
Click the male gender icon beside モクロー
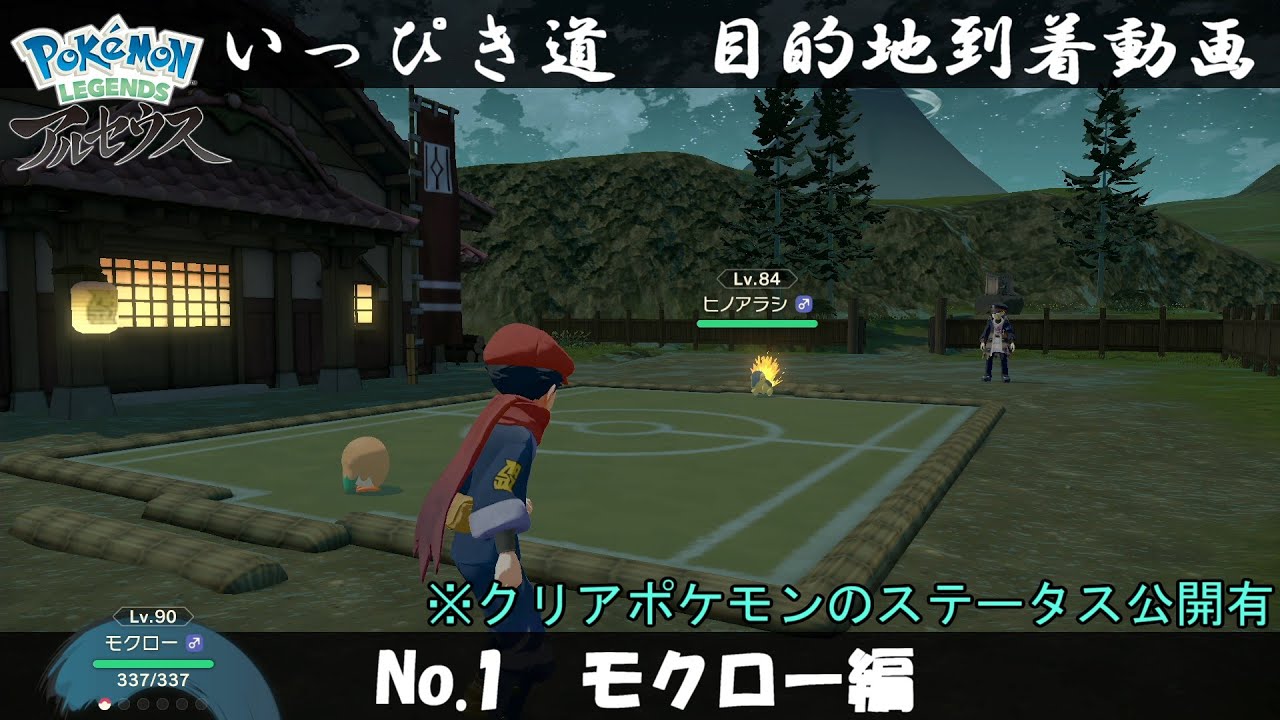click(x=195, y=643)
